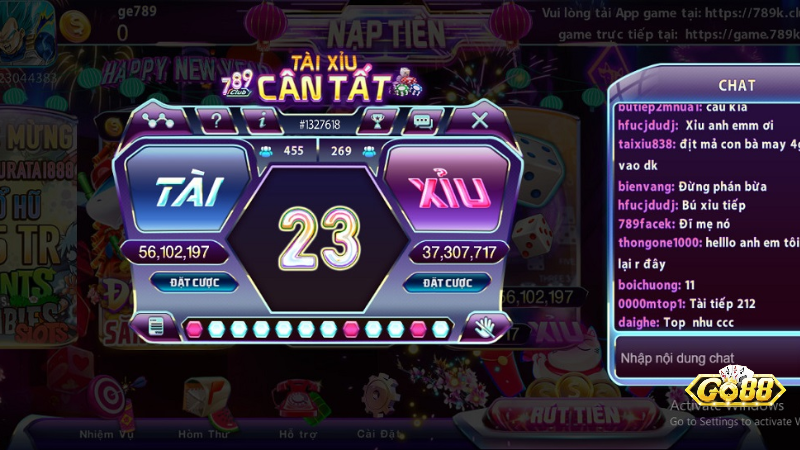Toggle the chat bubble icon
Screen dimensions: 800x450
pos(423,120)
